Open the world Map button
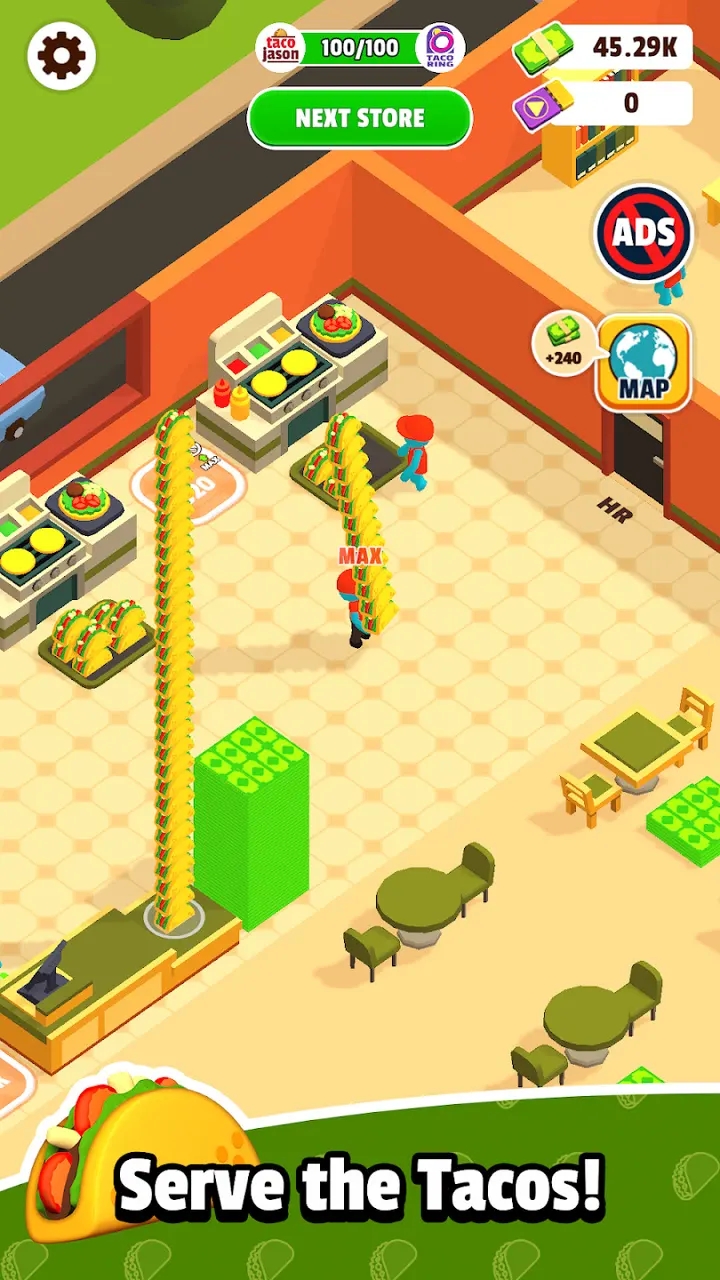The width and height of the screenshot is (720, 1280). (x=643, y=363)
